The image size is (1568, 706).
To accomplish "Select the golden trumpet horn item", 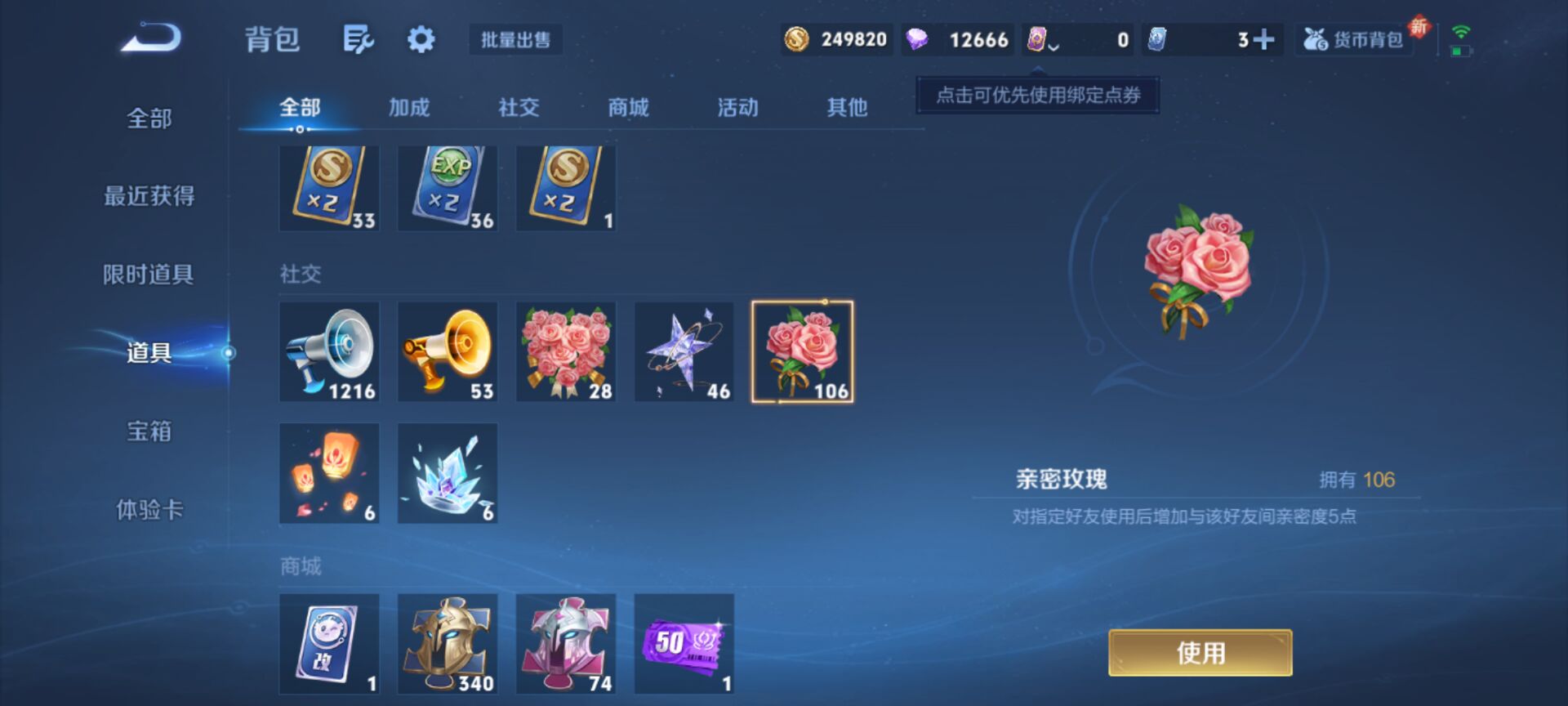I will [x=447, y=351].
